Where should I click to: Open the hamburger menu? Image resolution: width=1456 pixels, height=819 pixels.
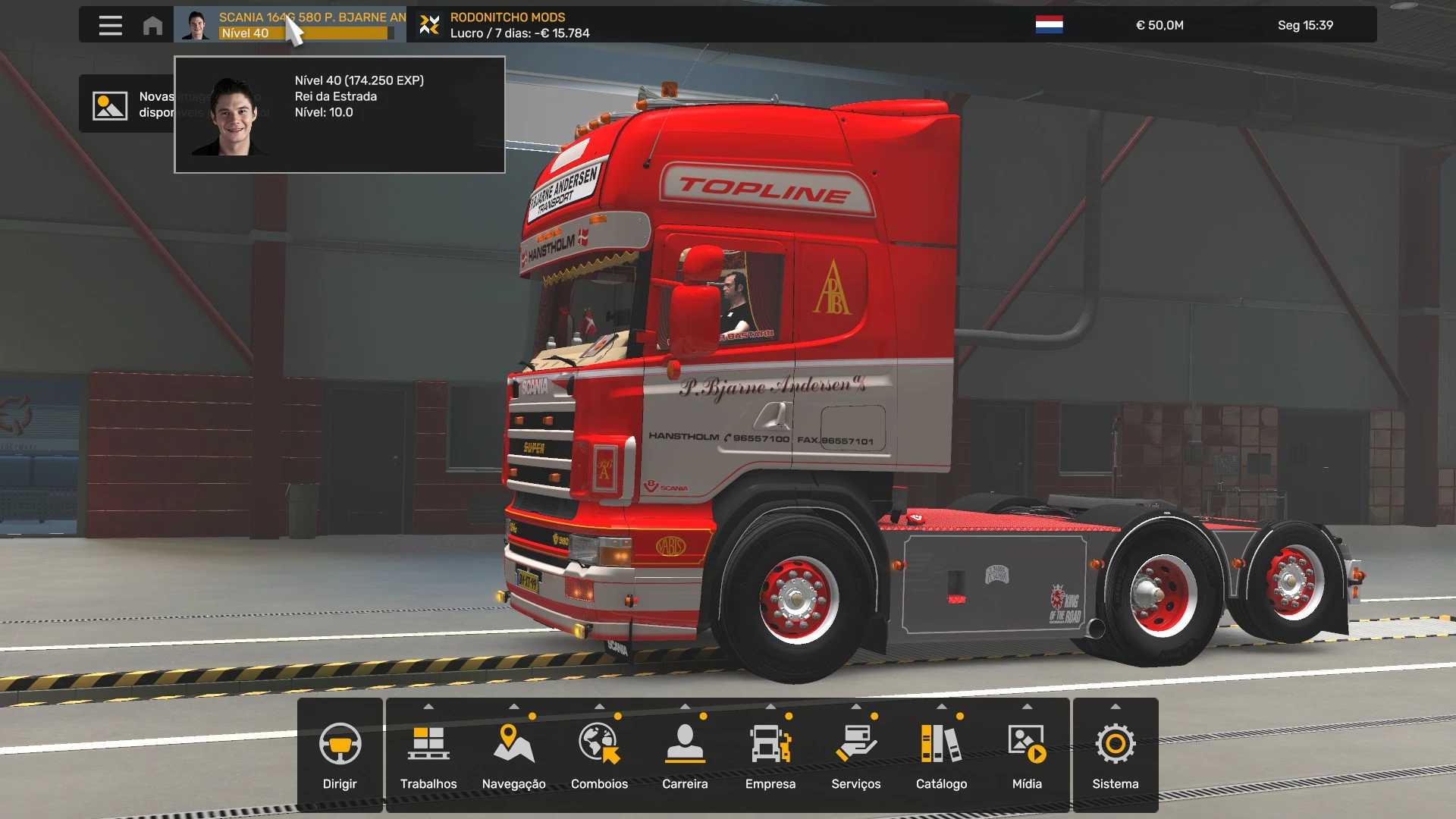pos(110,25)
